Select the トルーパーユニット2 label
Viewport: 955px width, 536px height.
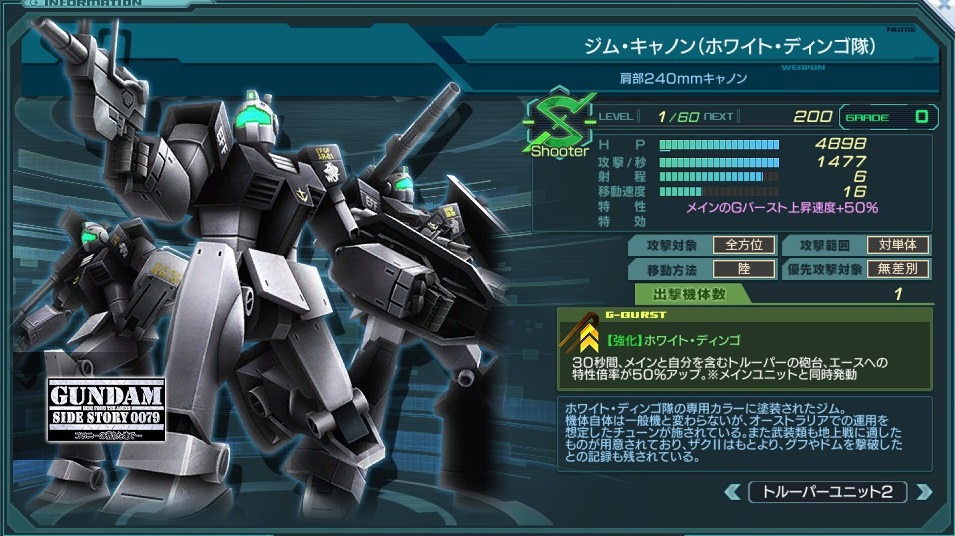(x=830, y=491)
